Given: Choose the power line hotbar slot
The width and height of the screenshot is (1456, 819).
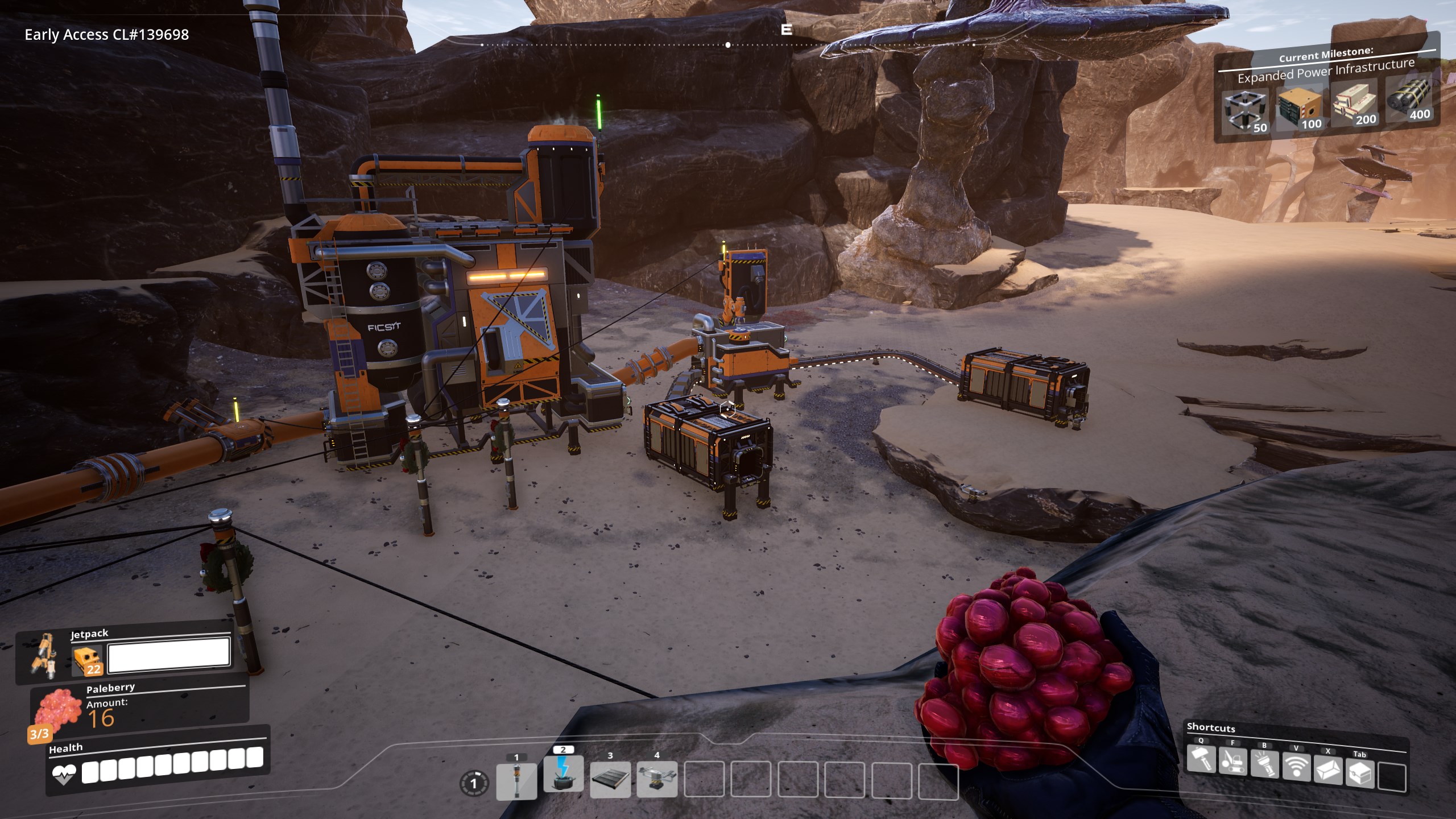Looking at the screenshot, I should point(563,773).
